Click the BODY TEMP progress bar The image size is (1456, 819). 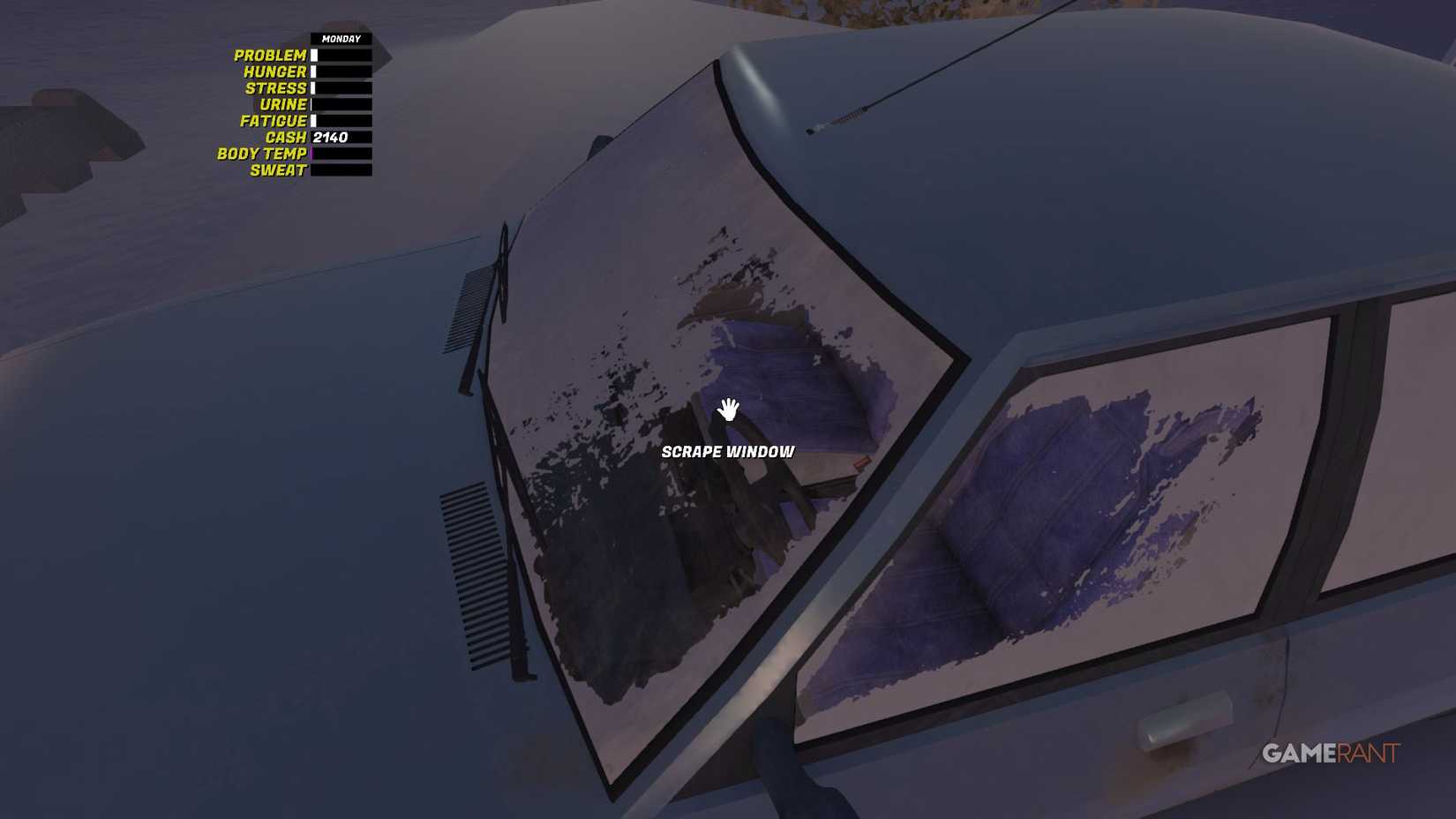pyautogui.click(x=340, y=154)
